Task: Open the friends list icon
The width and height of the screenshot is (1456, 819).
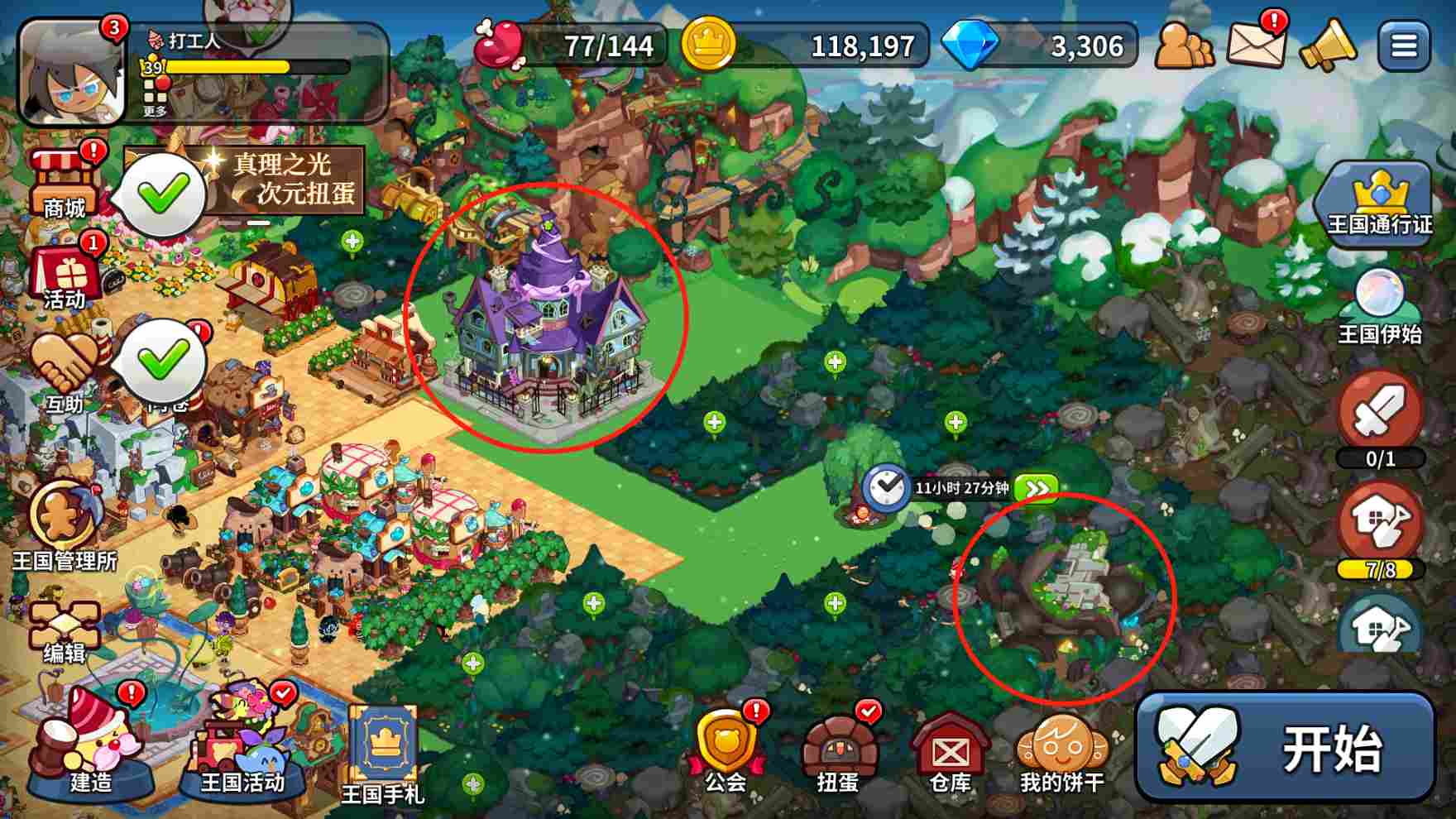Action: [x=1184, y=45]
